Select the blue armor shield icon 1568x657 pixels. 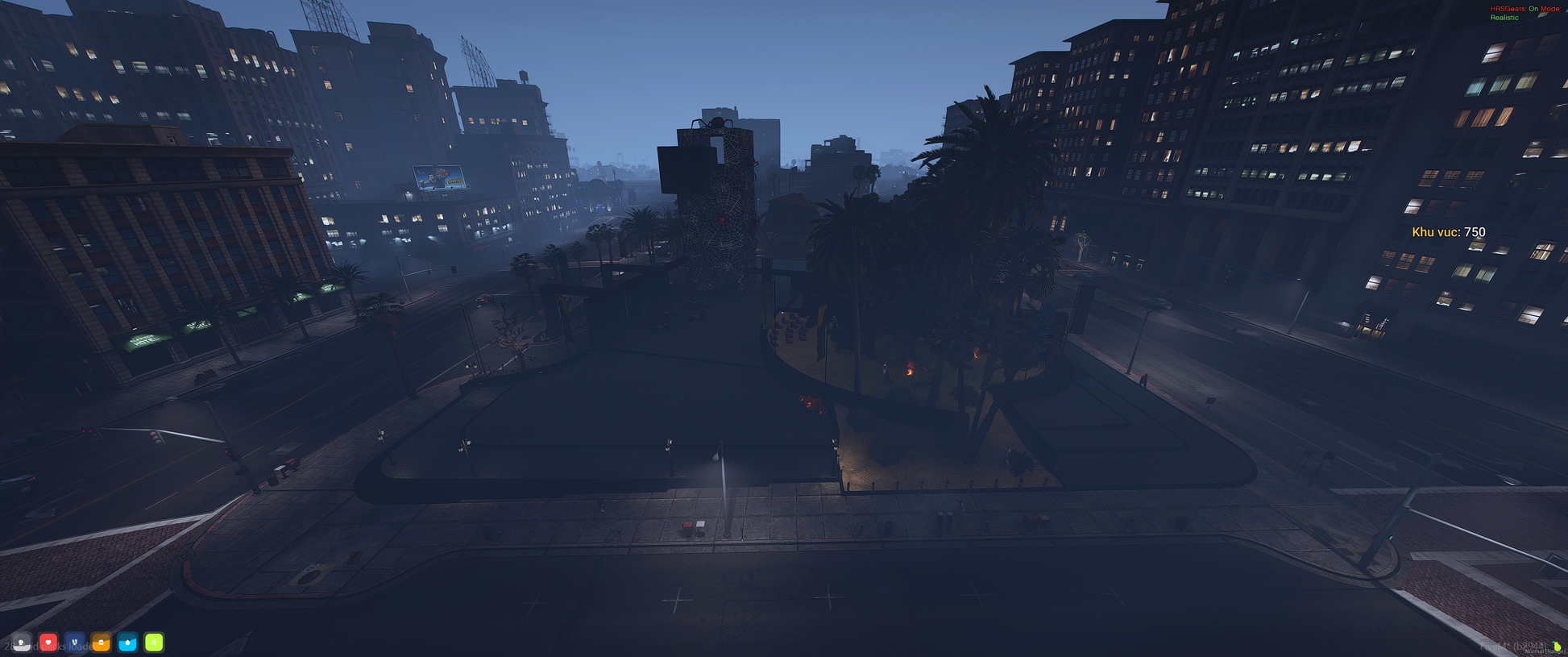75,642
